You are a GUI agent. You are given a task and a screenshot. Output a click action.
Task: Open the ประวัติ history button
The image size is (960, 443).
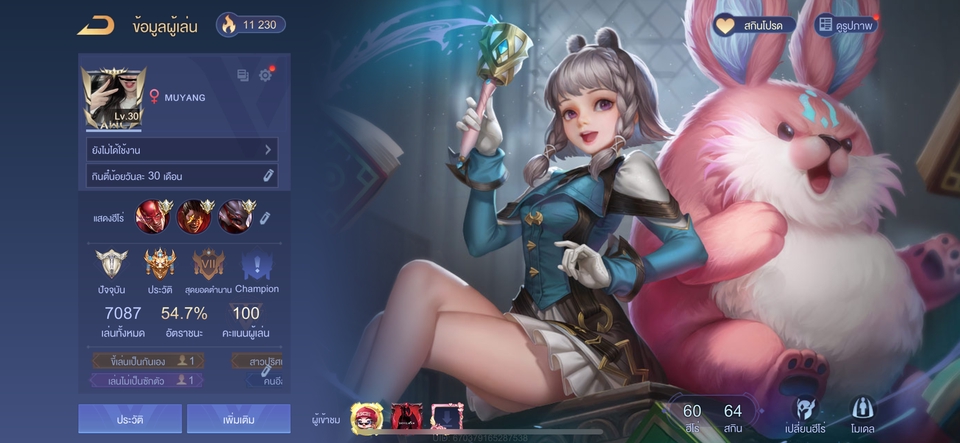[130, 419]
